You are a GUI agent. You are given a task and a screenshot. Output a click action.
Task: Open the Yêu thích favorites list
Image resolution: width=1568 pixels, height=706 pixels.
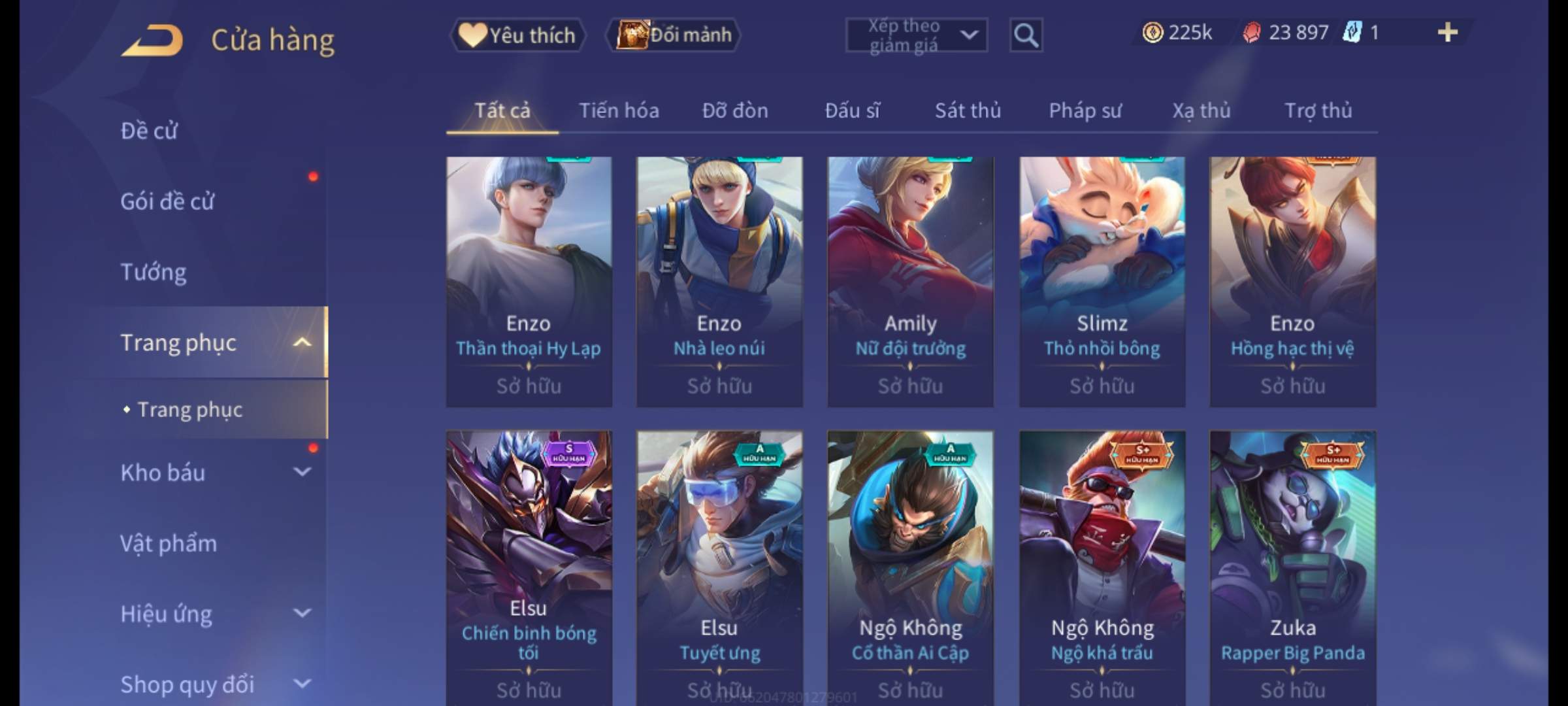(x=518, y=35)
